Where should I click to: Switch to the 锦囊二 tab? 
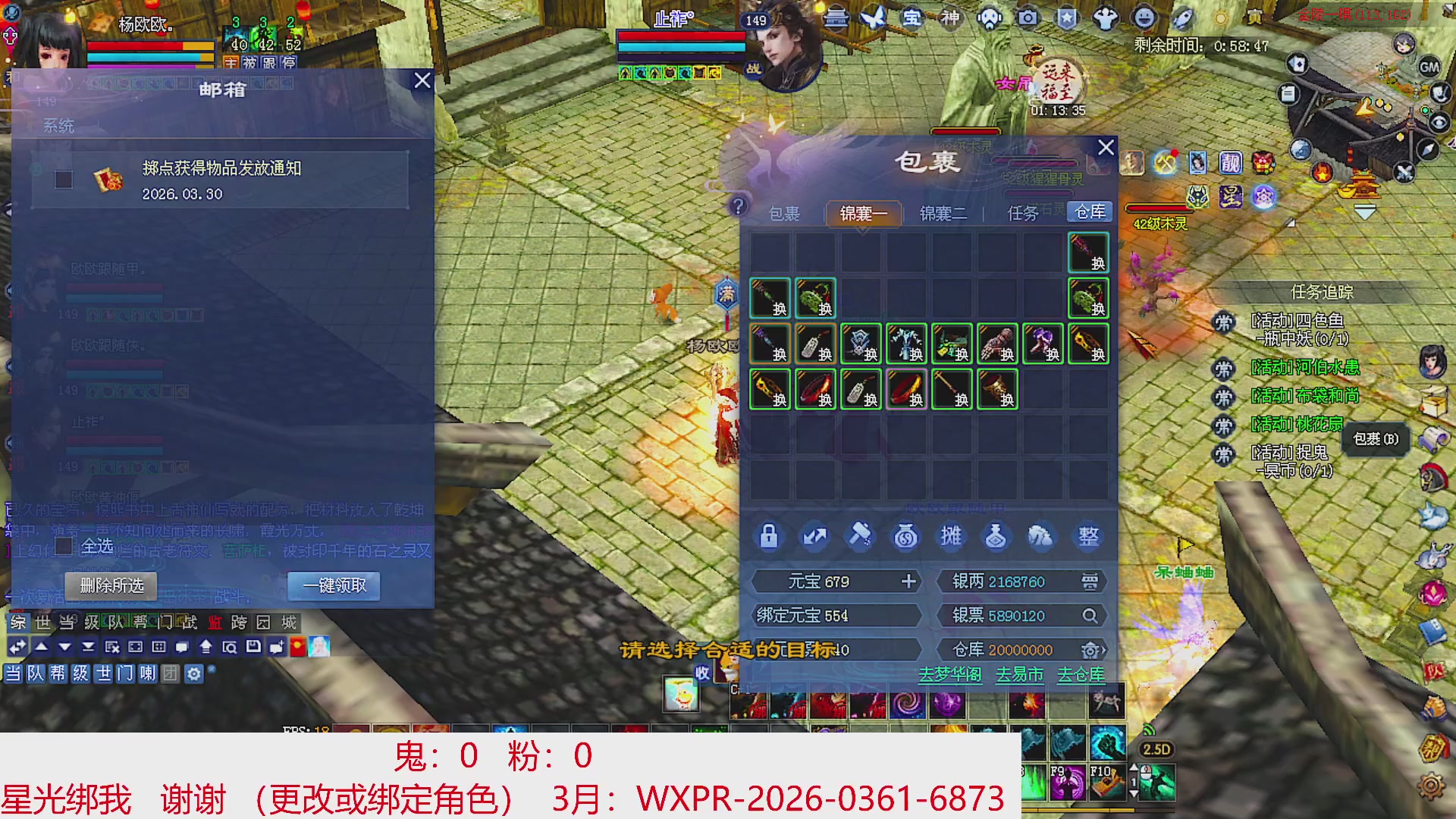[x=944, y=214]
